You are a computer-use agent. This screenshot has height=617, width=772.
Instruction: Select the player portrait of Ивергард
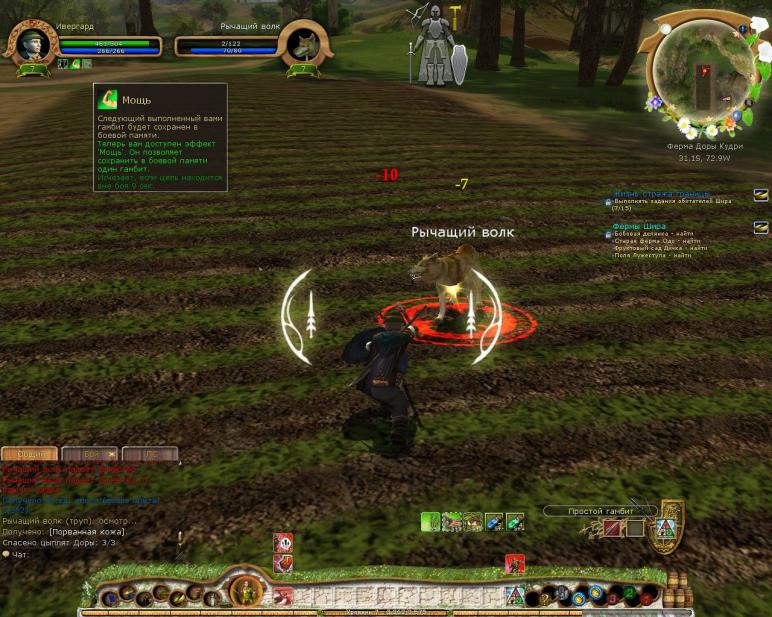pos(33,45)
